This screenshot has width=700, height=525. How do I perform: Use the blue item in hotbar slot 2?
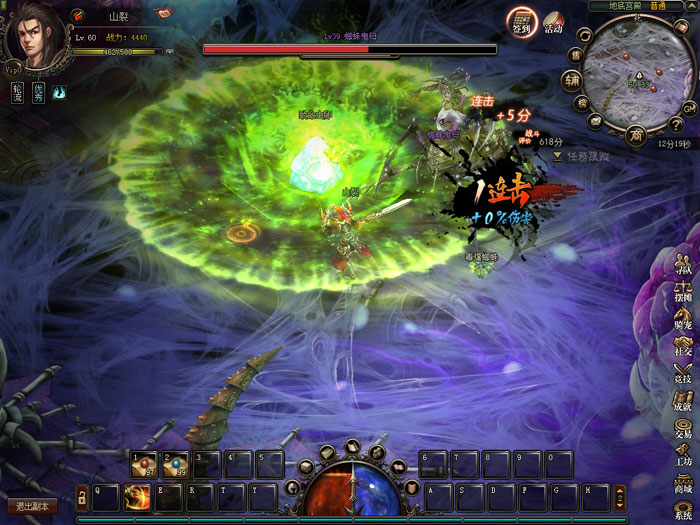point(175,464)
